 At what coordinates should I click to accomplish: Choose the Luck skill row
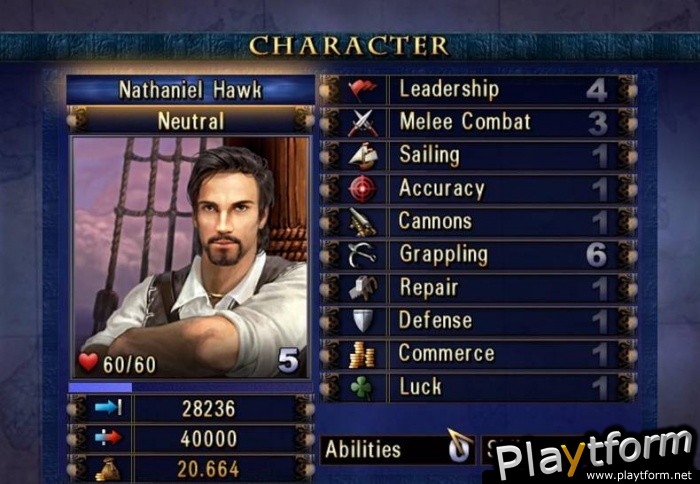click(478, 387)
